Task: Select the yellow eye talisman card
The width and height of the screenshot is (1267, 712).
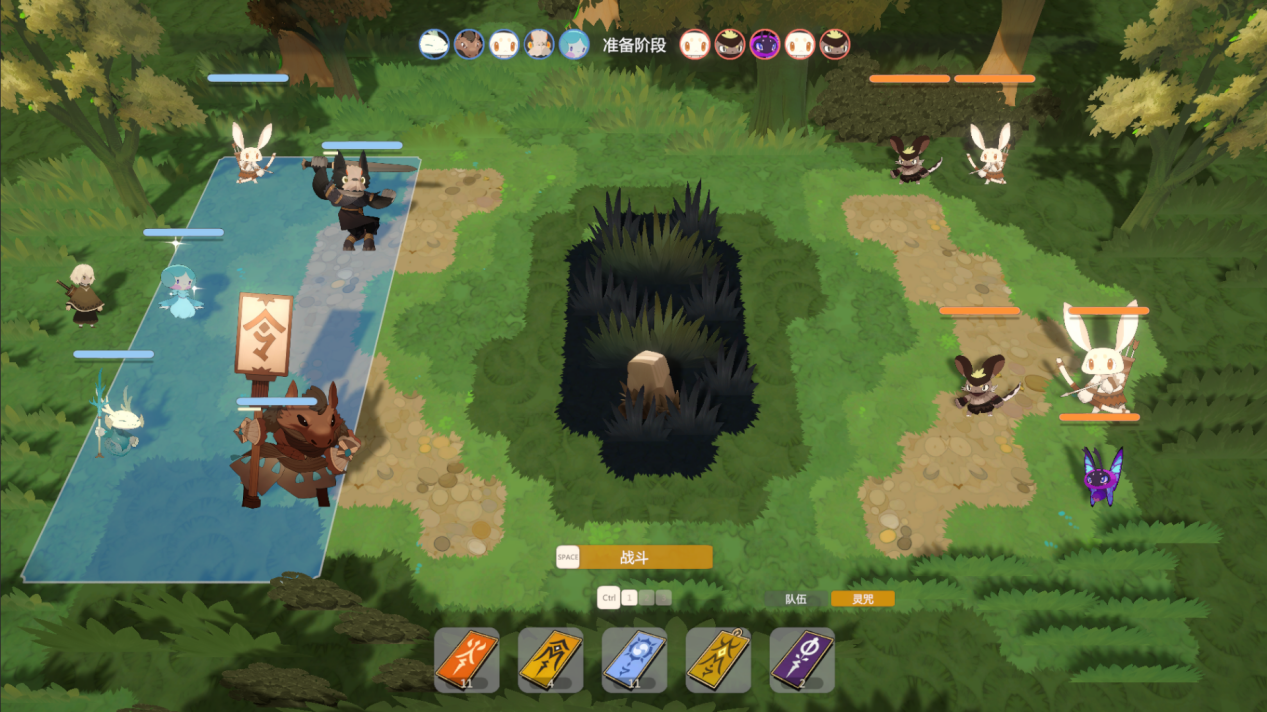Action: pyautogui.click(x=551, y=660)
